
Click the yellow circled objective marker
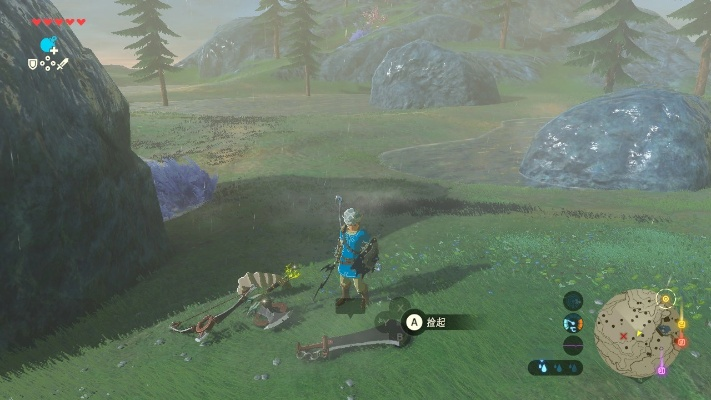(666, 298)
